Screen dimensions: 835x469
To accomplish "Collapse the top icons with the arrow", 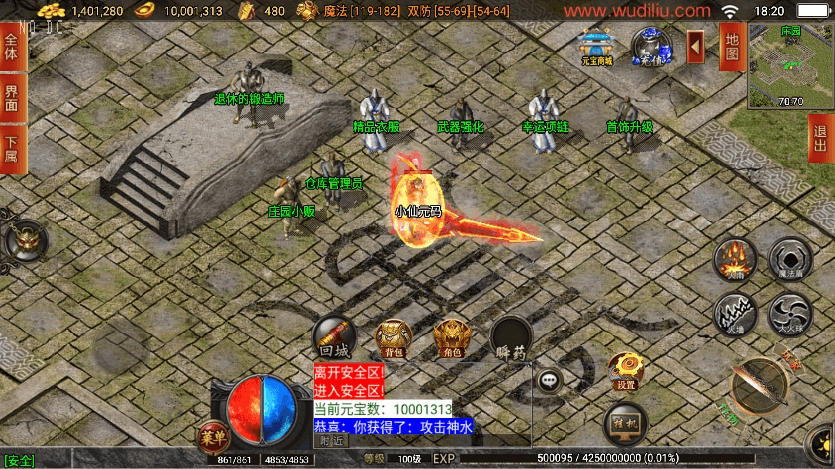I will 695,46.
